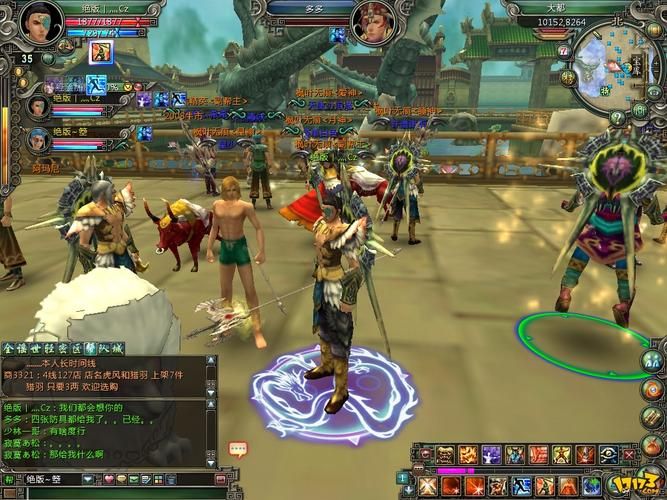Open the heart emoticon button in chat bar
667x500 pixels.
click(107, 479)
